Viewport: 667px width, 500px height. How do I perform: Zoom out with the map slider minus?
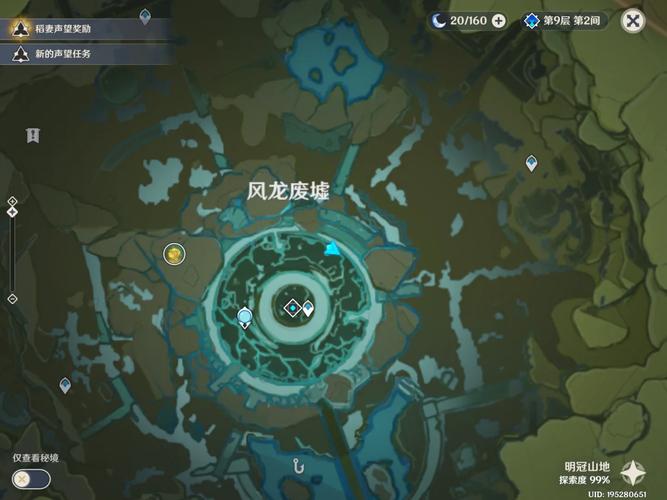(12, 298)
